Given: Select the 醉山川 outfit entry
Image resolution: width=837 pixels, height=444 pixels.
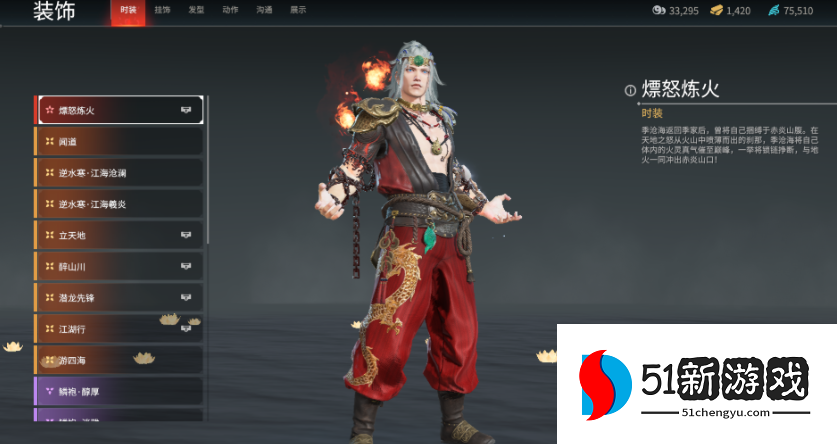Looking at the screenshot, I should (x=119, y=267).
